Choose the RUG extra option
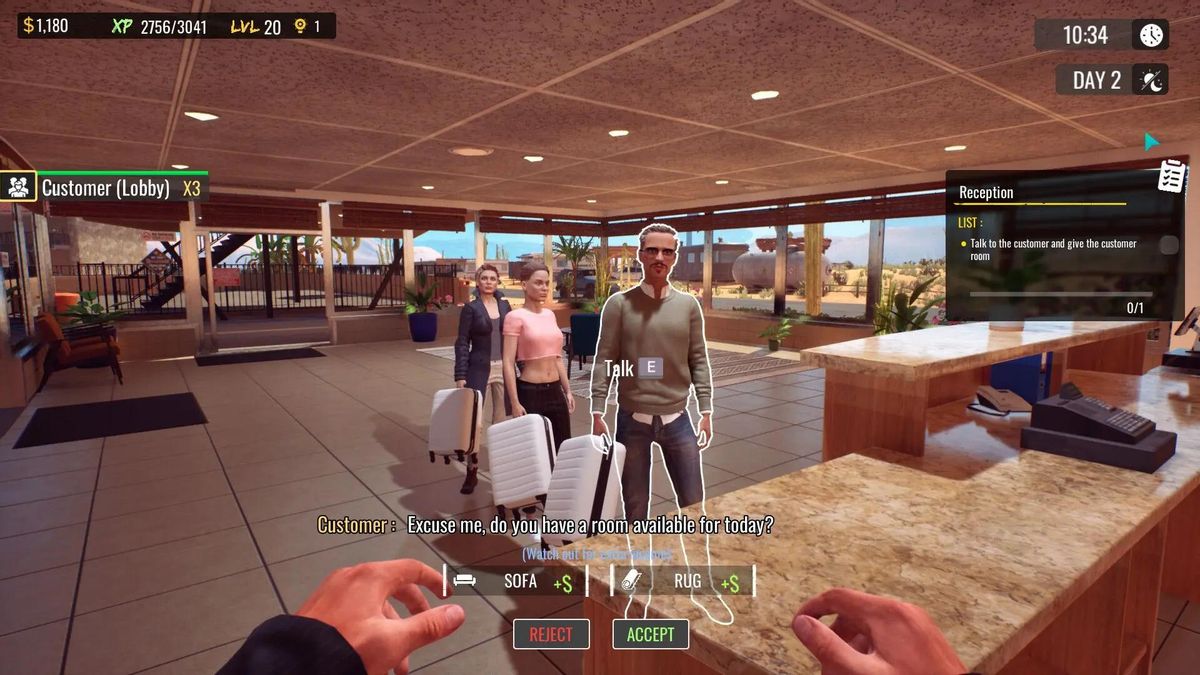 coord(683,581)
